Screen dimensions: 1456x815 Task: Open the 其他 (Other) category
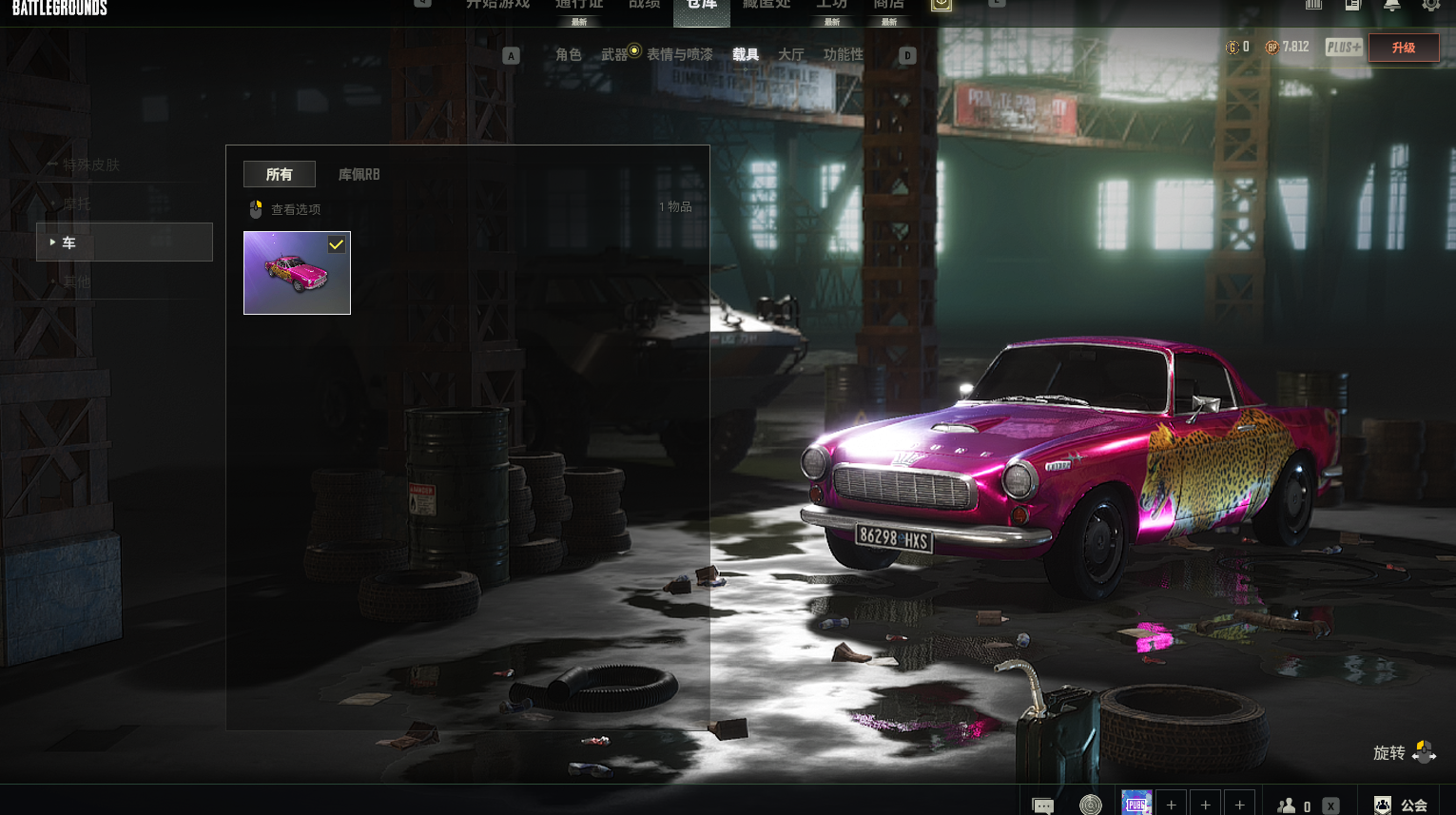pyautogui.click(x=77, y=281)
